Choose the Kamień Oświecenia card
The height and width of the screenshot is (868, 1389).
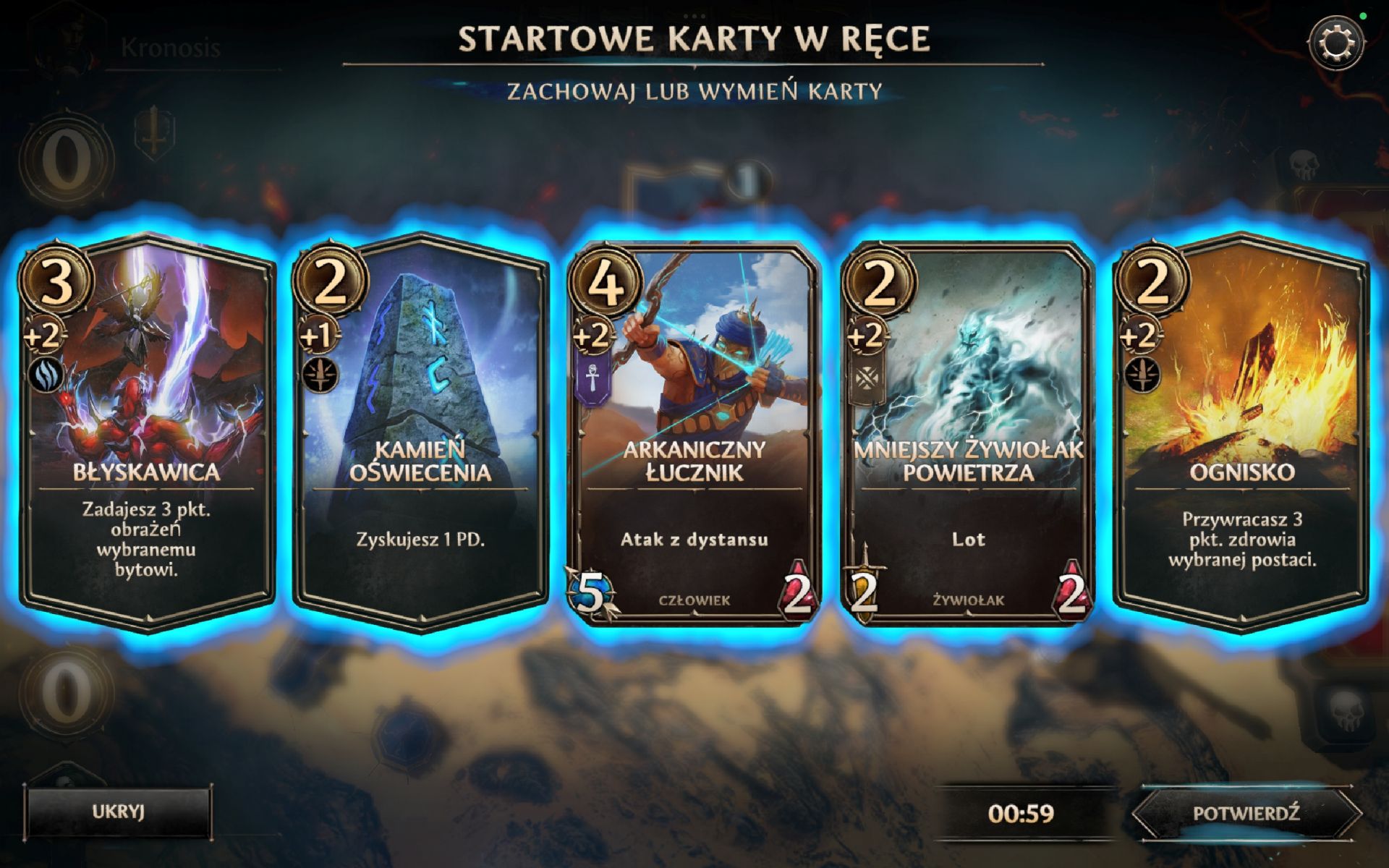click(x=420, y=434)
